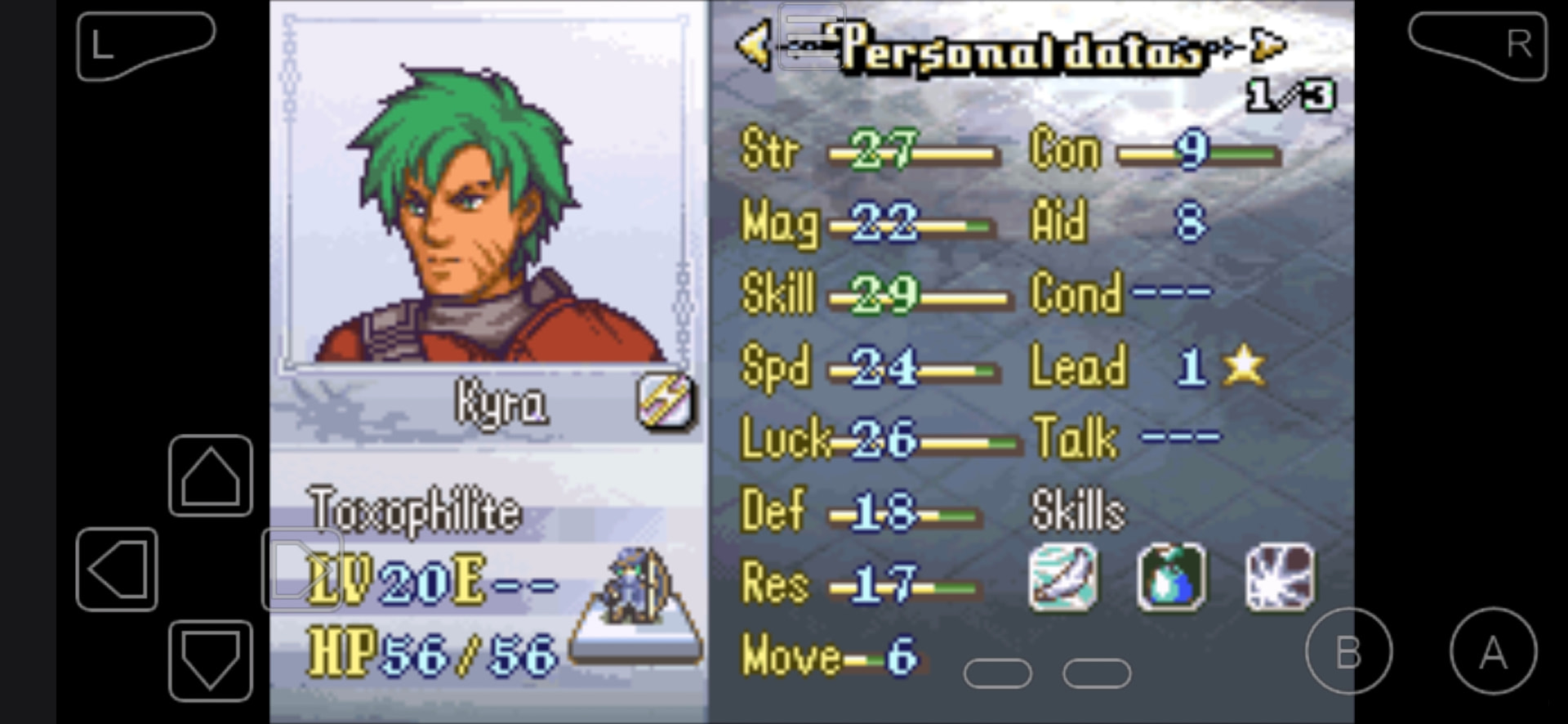1568x724 pixels.
Task: Tap the D-pad up arrow
Action: click(210, 476)
